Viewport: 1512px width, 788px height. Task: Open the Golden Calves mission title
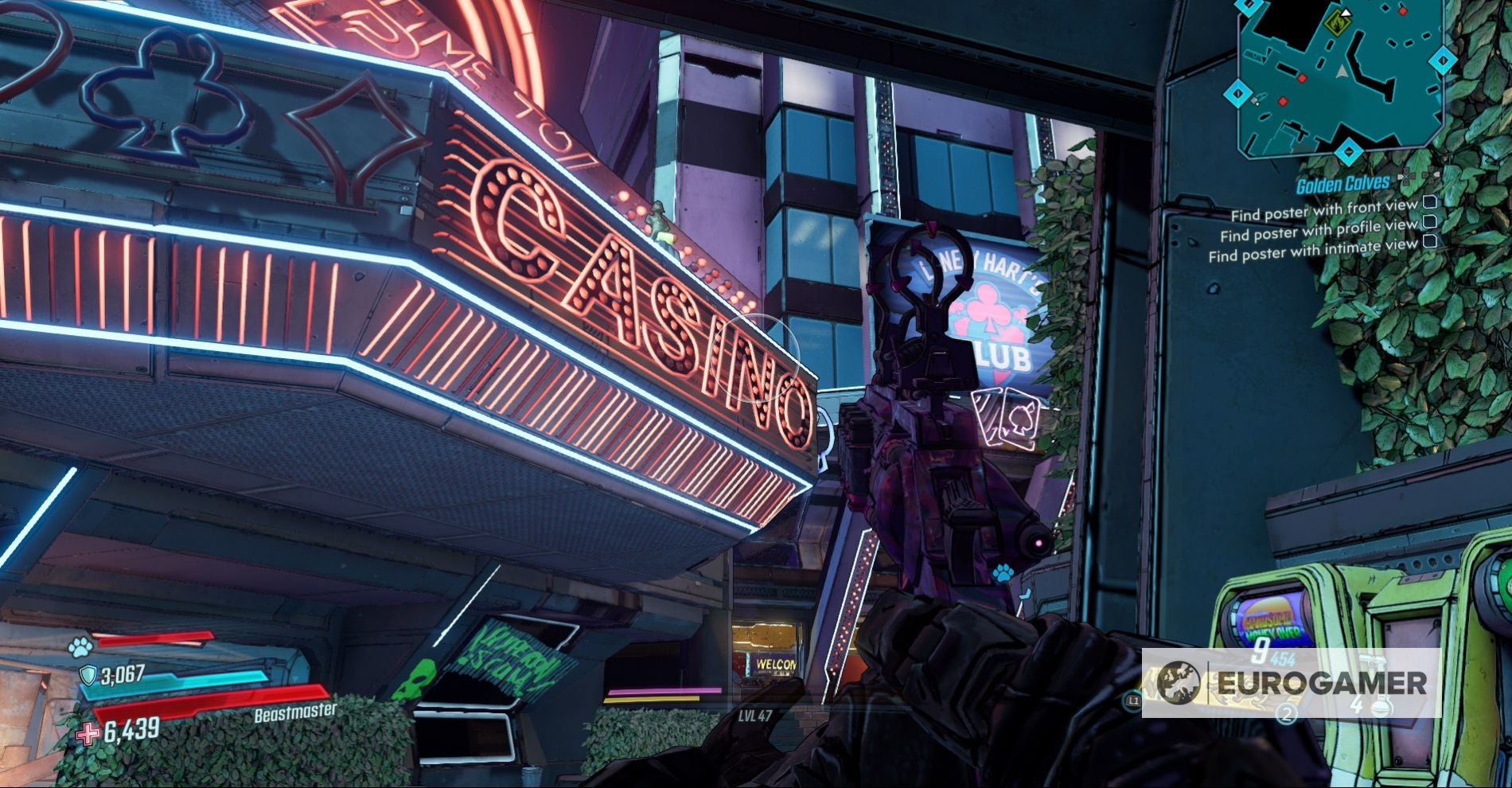pos(1342,183)
